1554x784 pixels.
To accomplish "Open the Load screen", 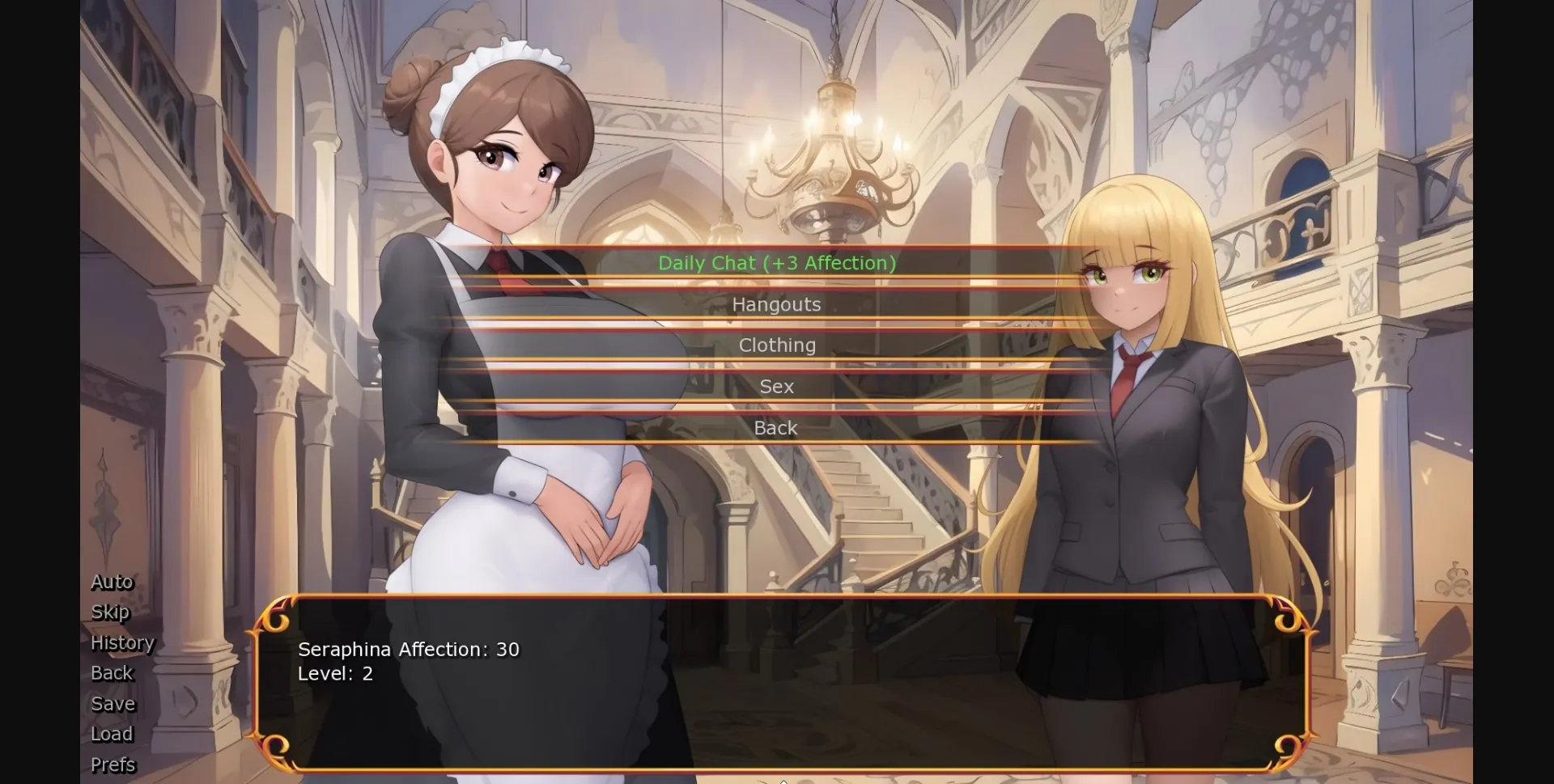I will [112, 734].
